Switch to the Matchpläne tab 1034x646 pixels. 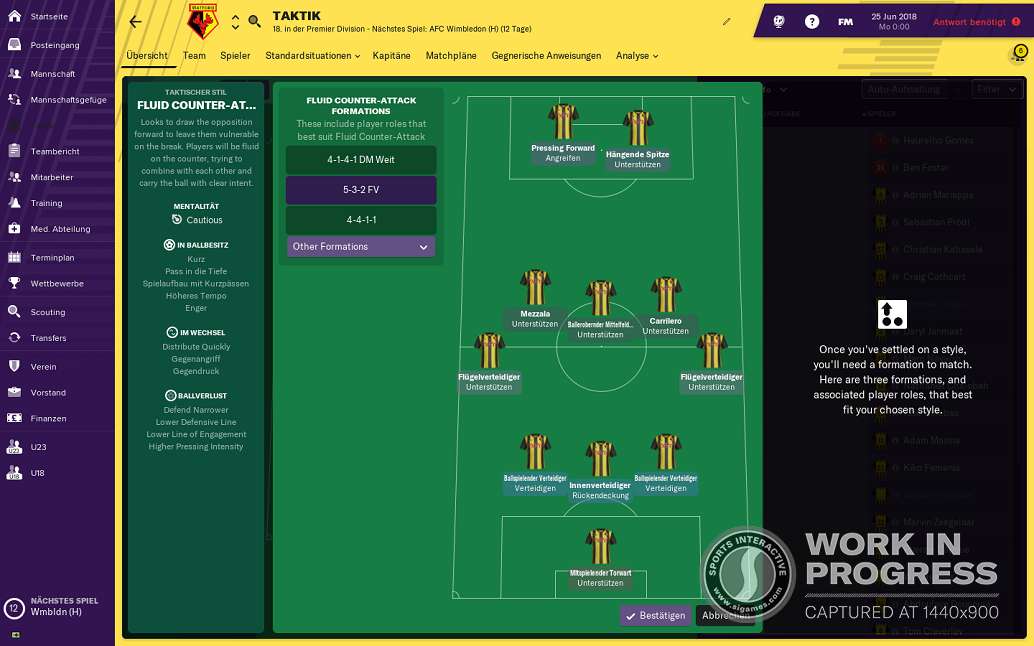pyautogui.click(x=450, y=56)
